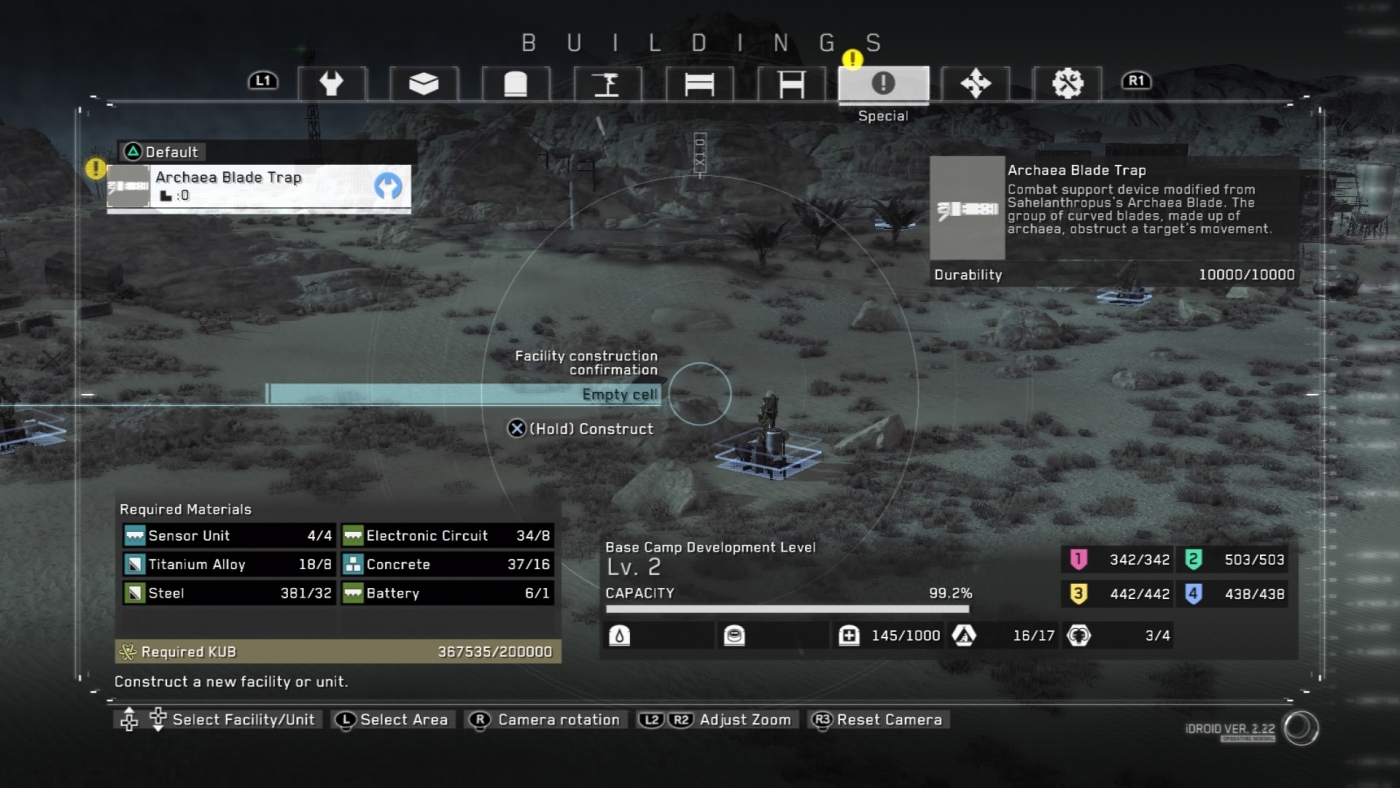Select the stacked platforms category icon
The height and width of the screenshot is (788, 1400).
pyautogui.click(x=424, y=84)
